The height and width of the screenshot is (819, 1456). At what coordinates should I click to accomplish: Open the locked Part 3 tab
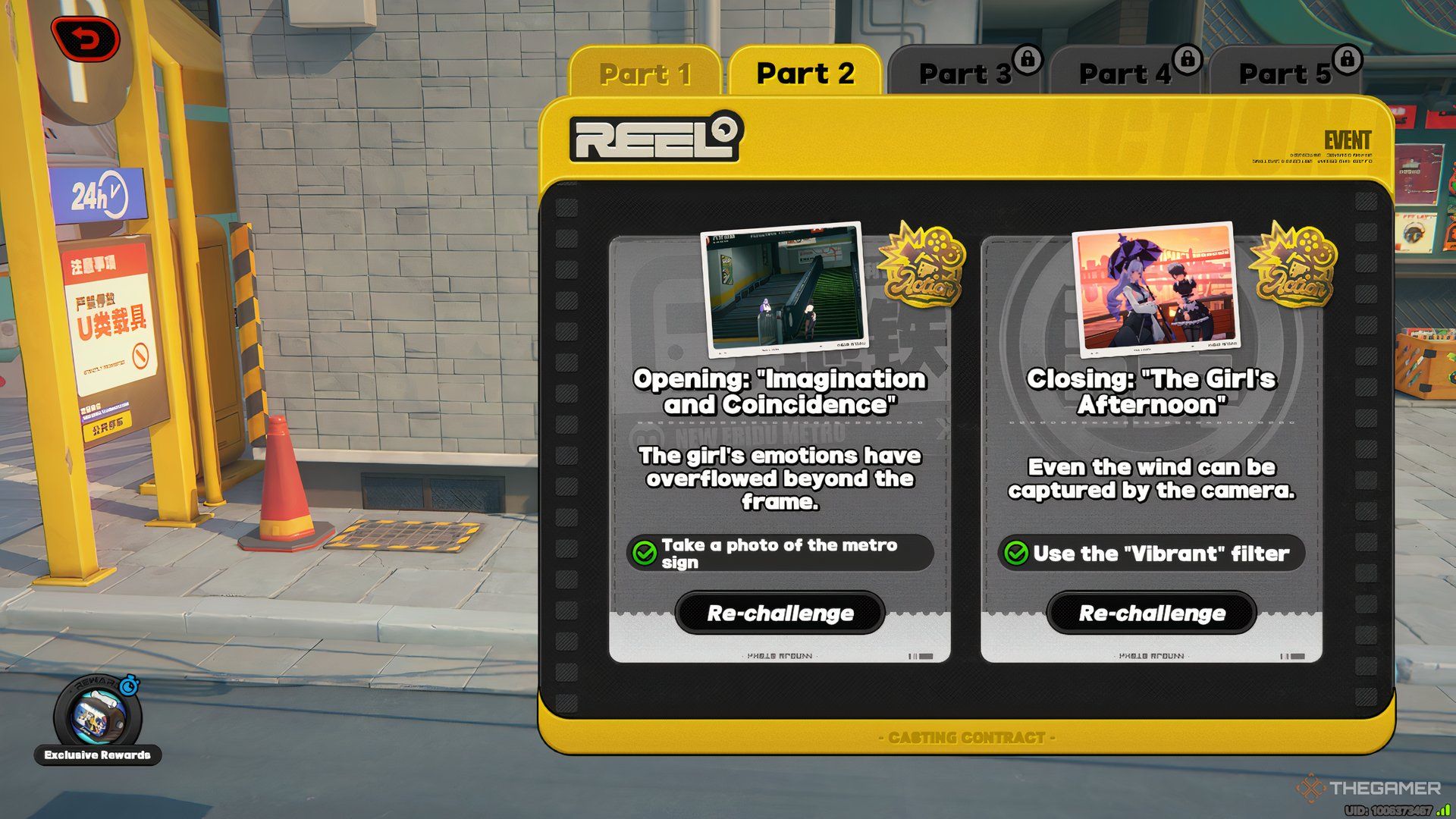(965, 74)
